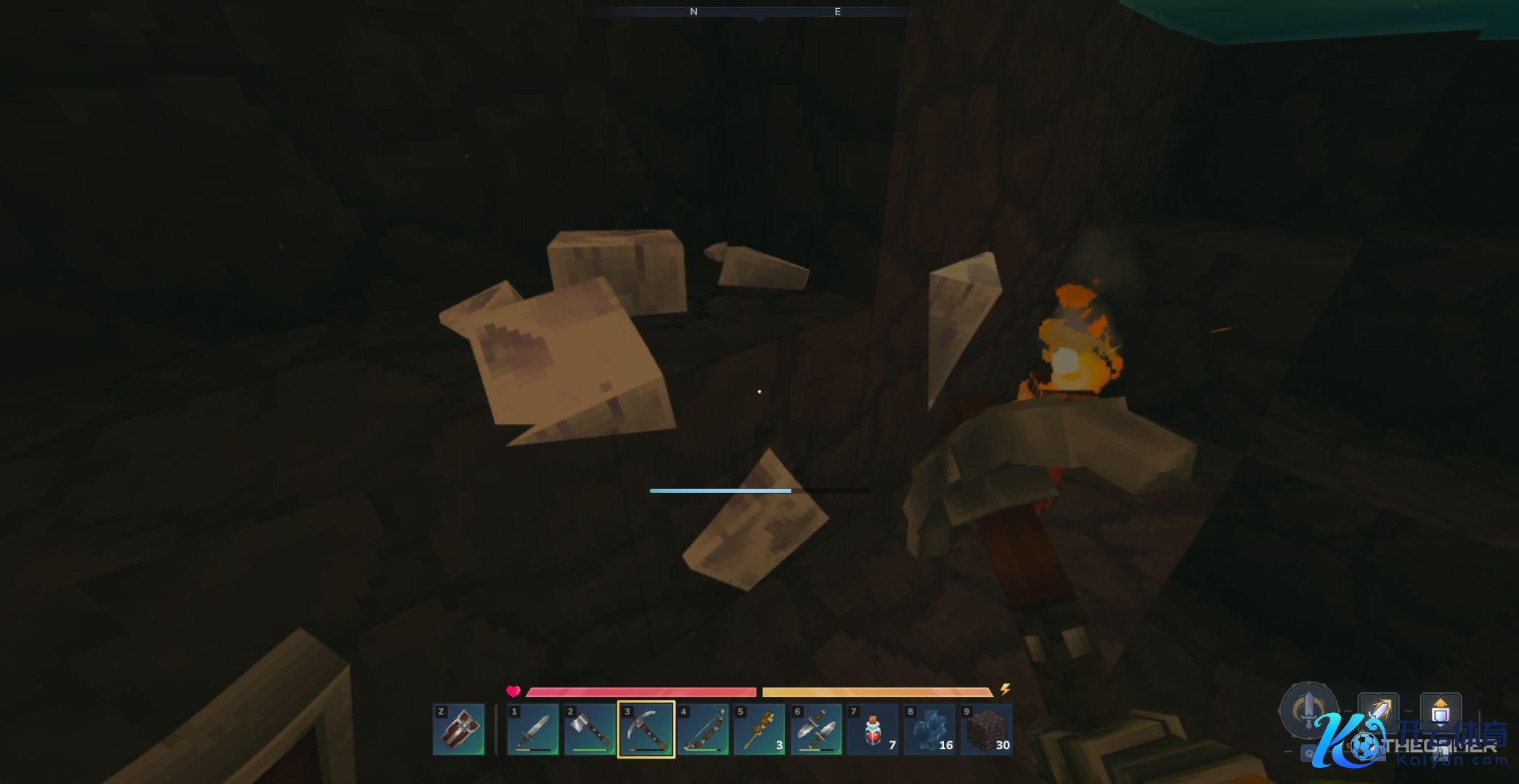Equip the hatchet in hotbar slot 2
Screen dimensions: 1519x784
click(590, 730)
